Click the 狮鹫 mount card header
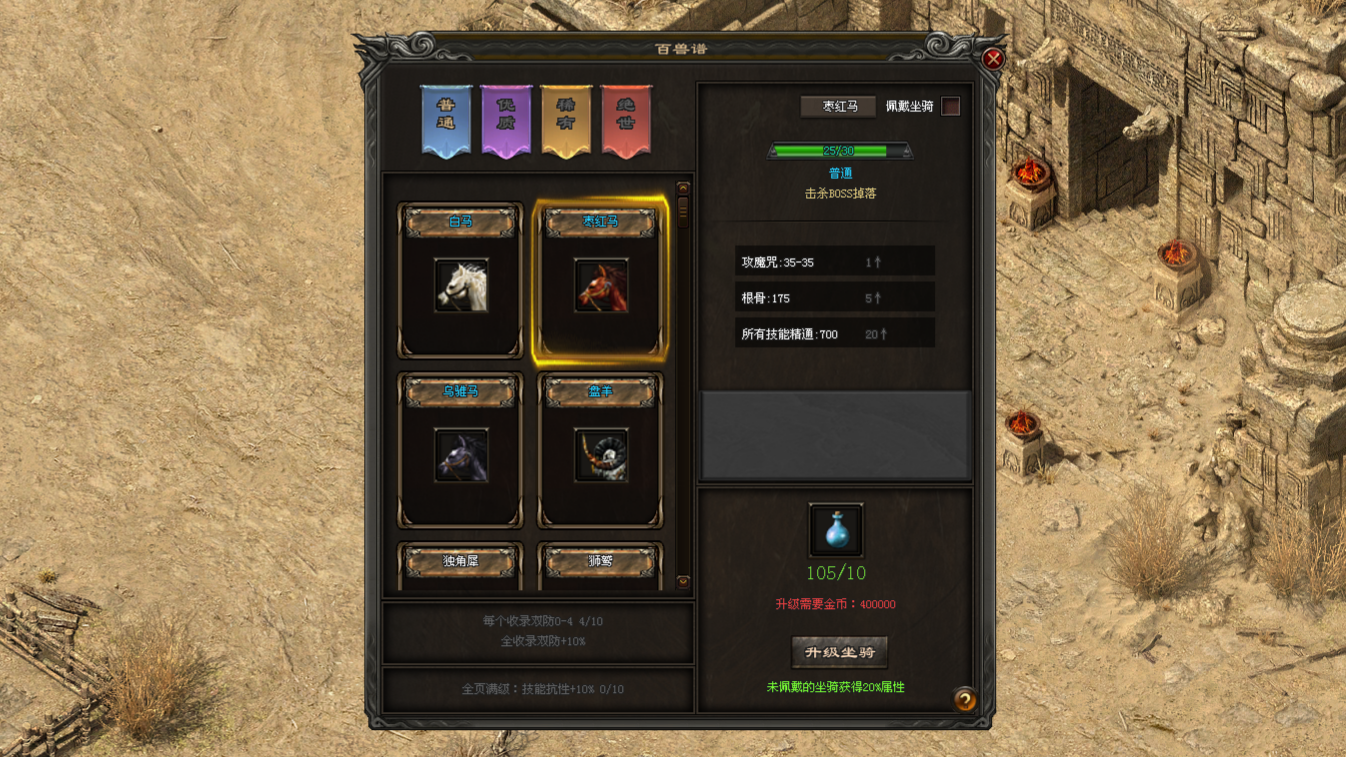 (601, 561)
